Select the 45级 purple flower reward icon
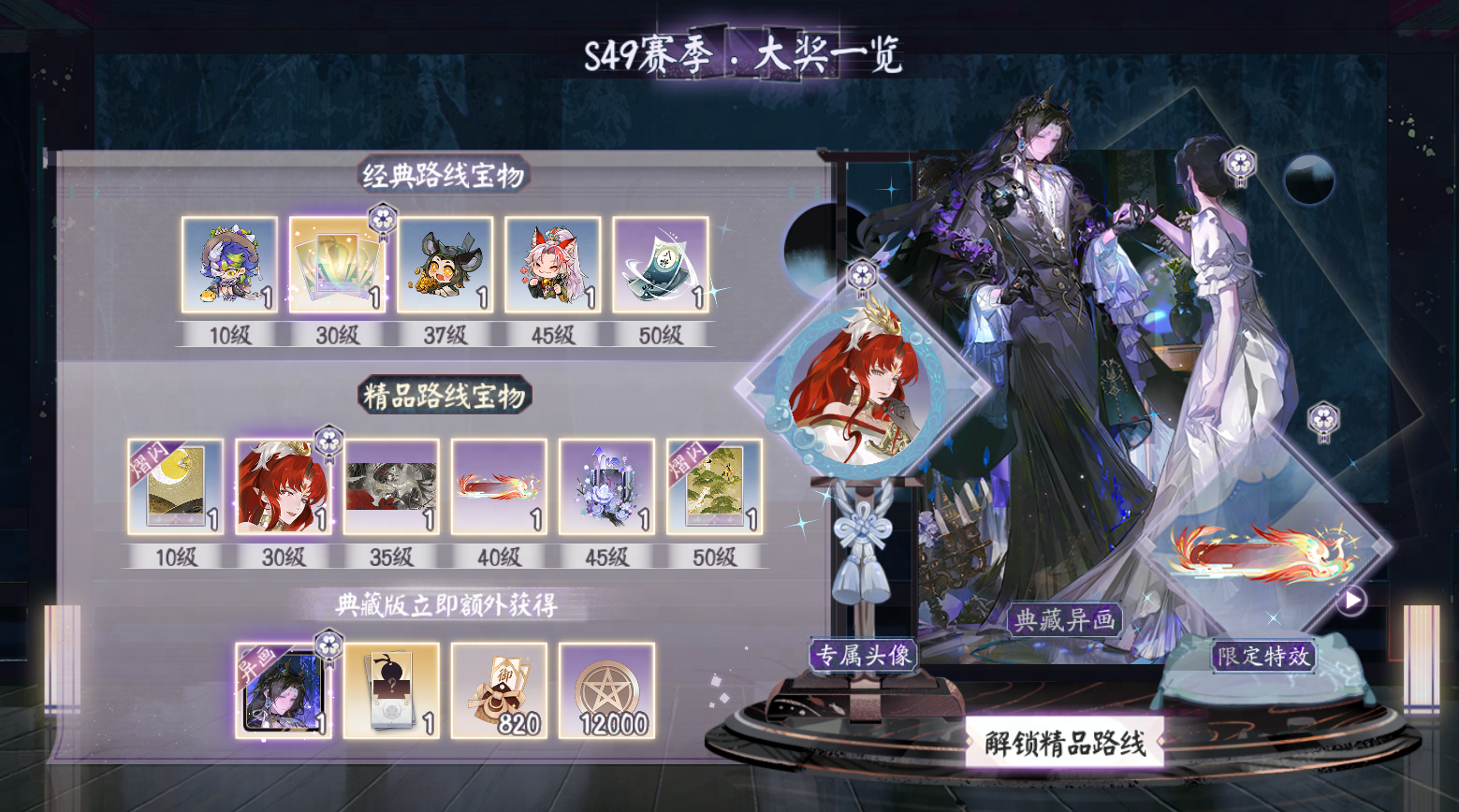The height and width of the screenshot is (812, 1459). point(606,485)
